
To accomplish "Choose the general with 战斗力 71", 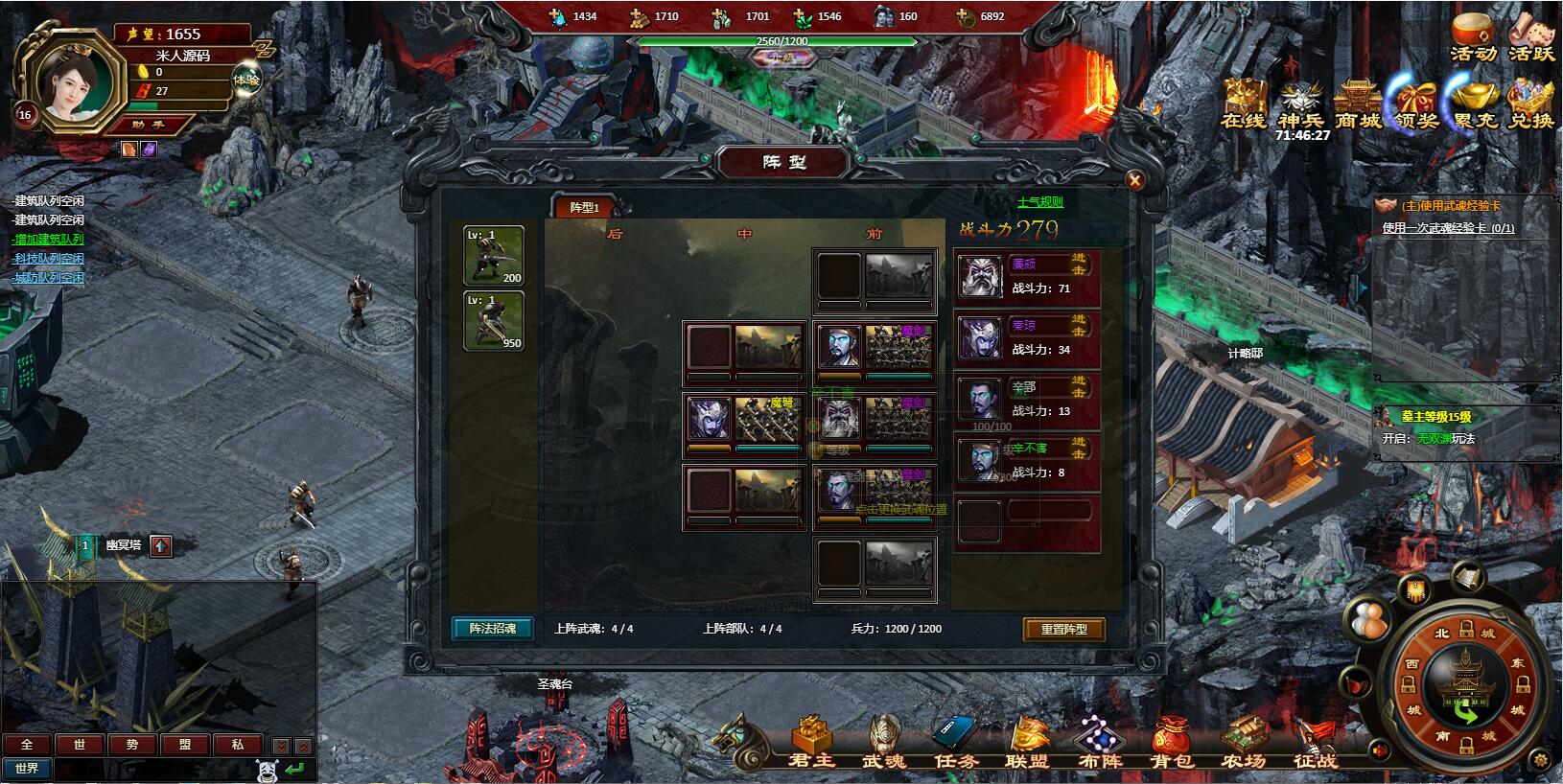I will click(1026, 276).
